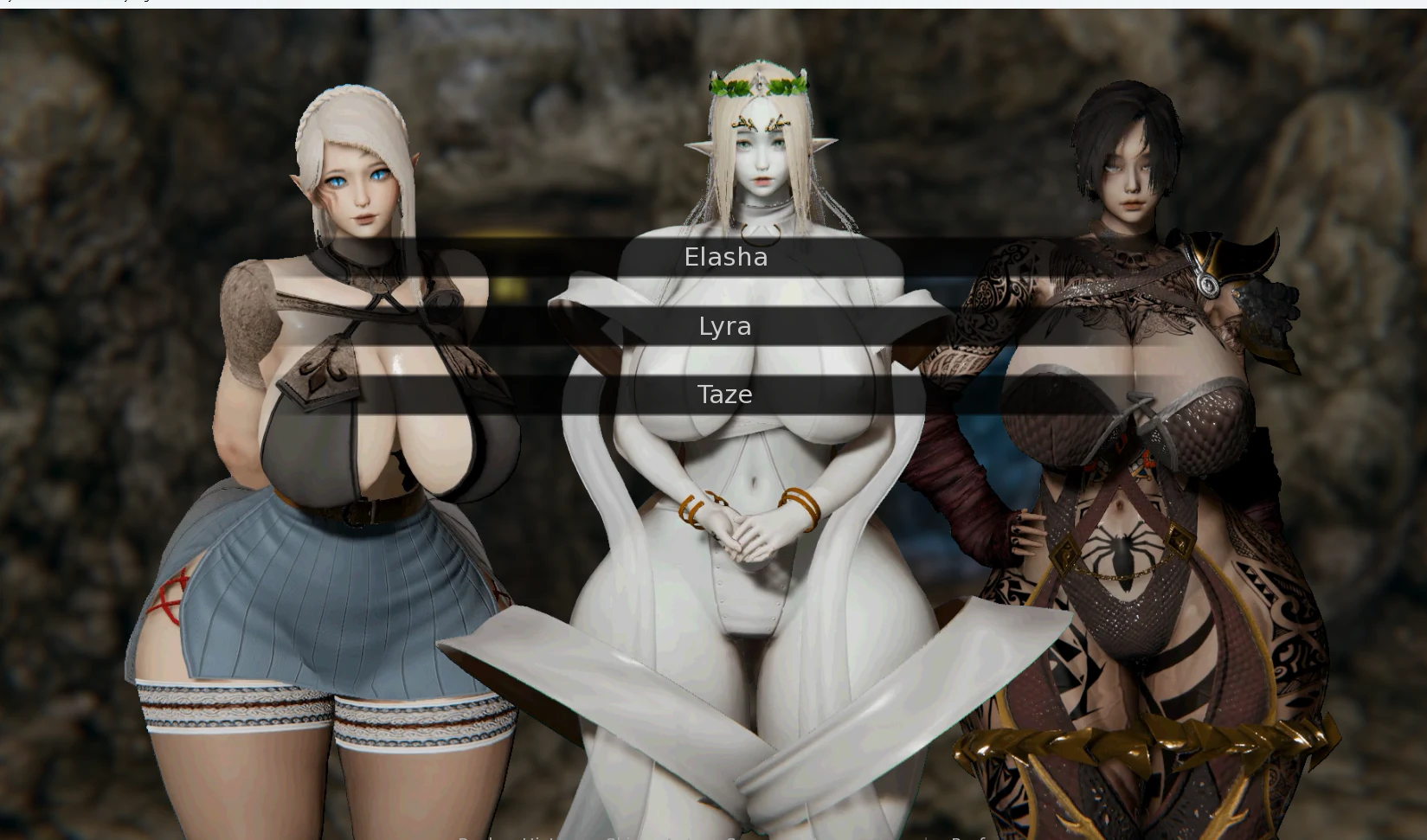The width and height of the screenshot is (1427, 840).
Task: Select Lyra from the choice menu
Action: (x=725, y=326)
